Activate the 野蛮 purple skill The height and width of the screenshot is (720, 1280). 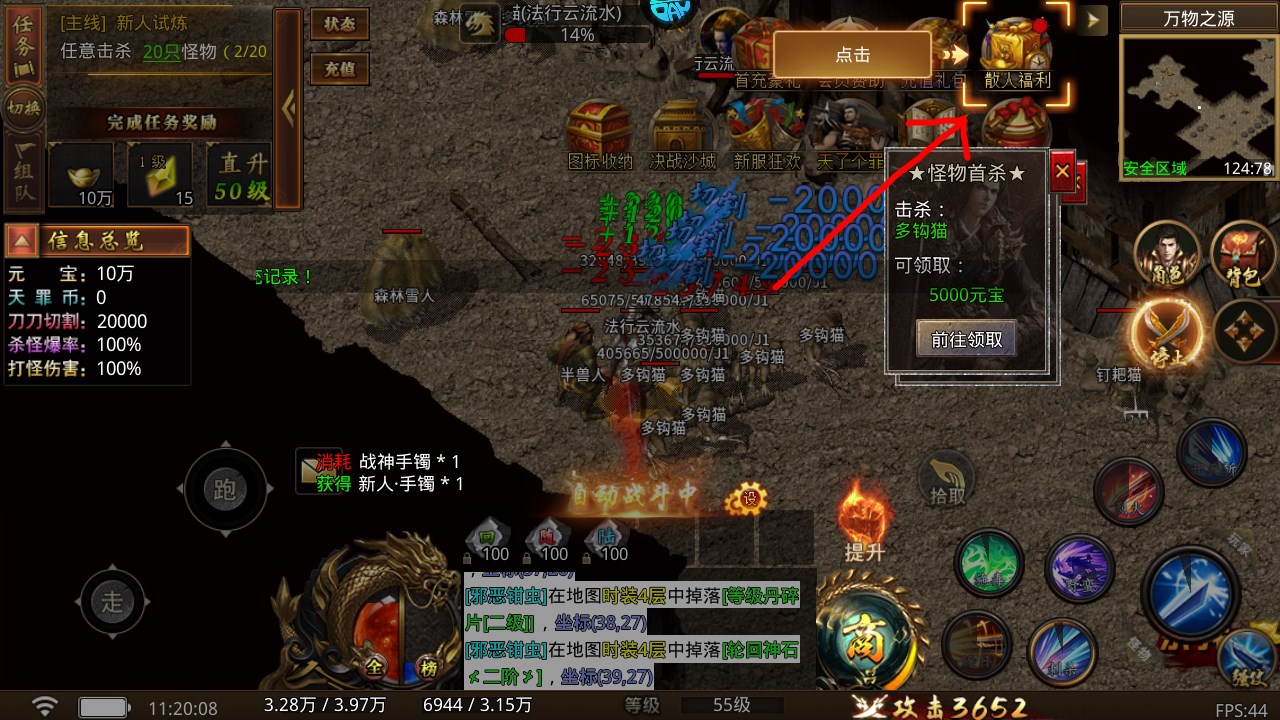[1080, 567]
